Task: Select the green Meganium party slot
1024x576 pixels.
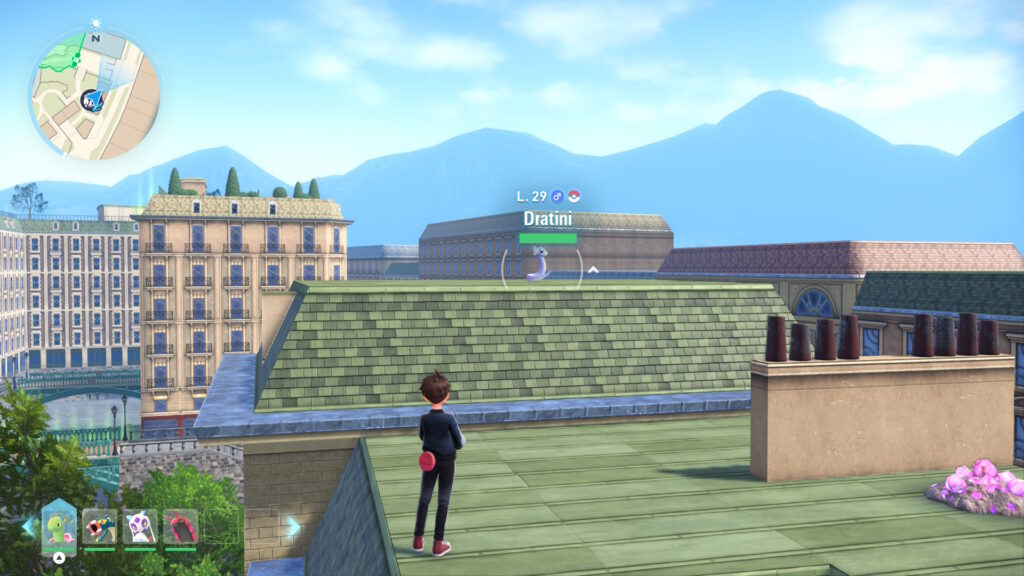Action: 59,526
